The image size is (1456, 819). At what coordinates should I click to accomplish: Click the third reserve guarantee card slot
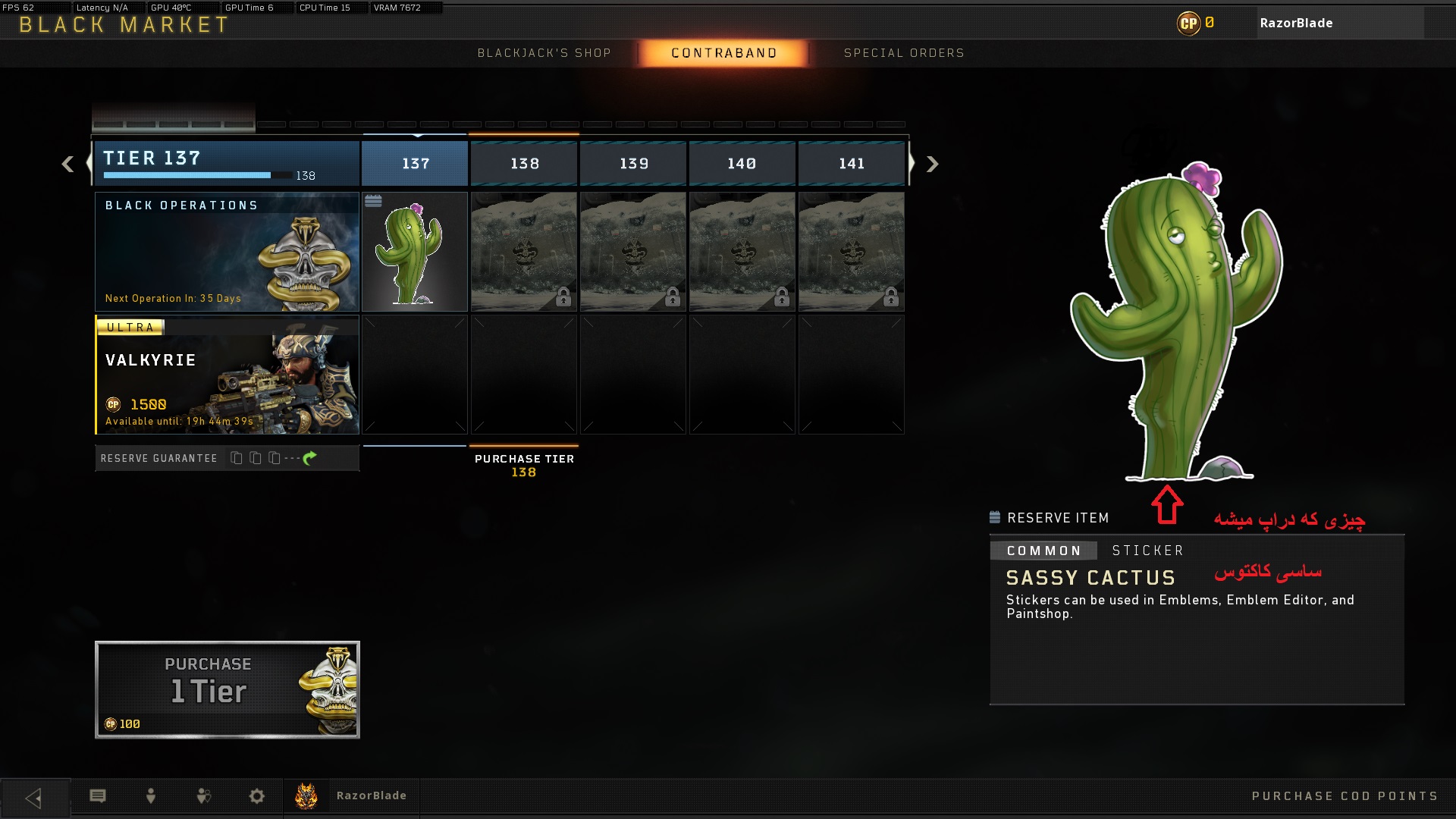tap(273, 458)
